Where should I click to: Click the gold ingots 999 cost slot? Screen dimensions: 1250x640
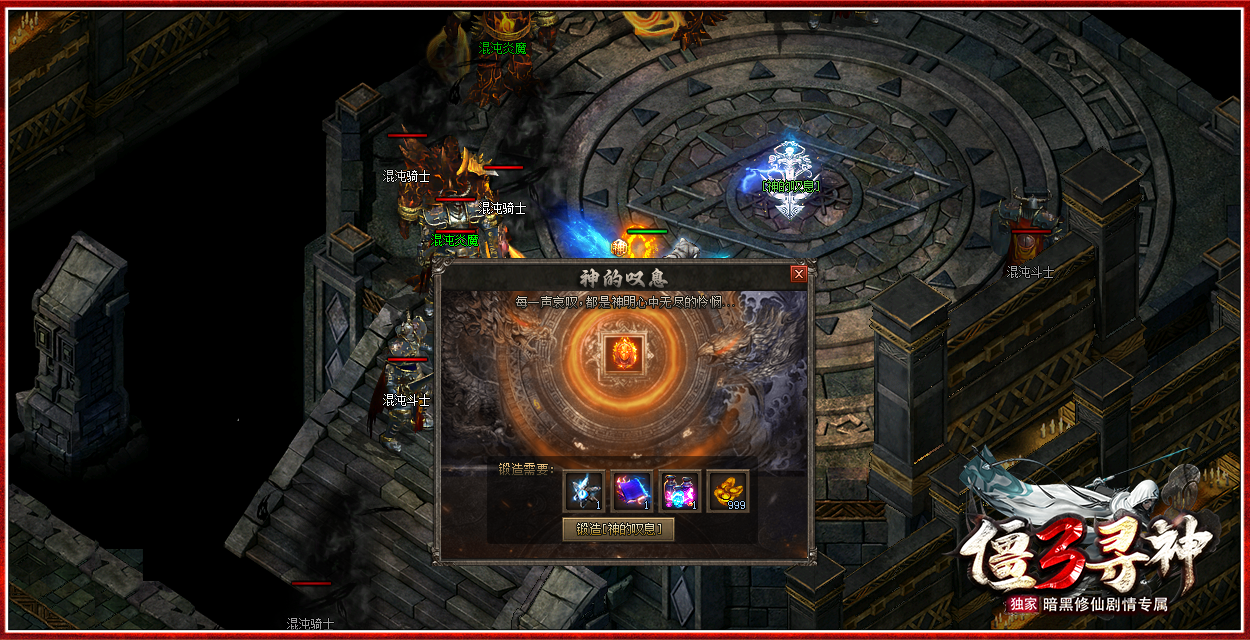728,490
